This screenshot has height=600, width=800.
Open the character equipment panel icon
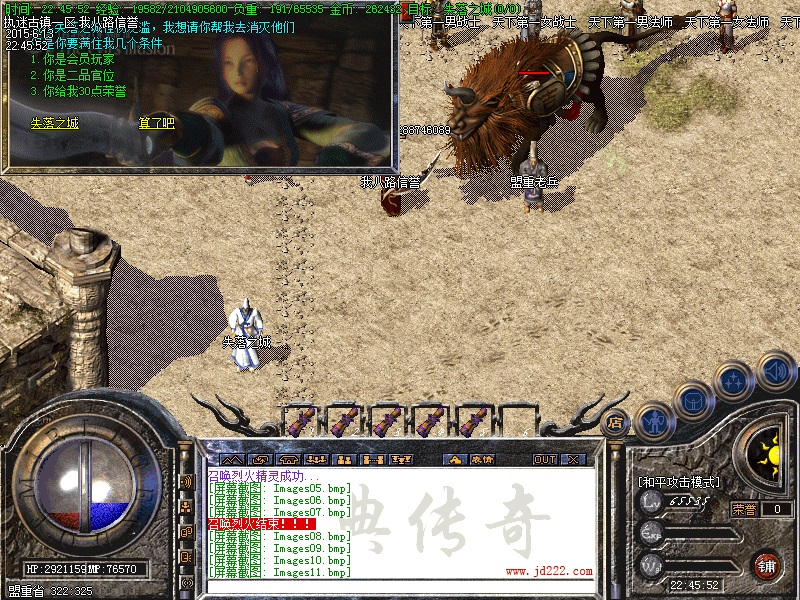click(654, 421)
